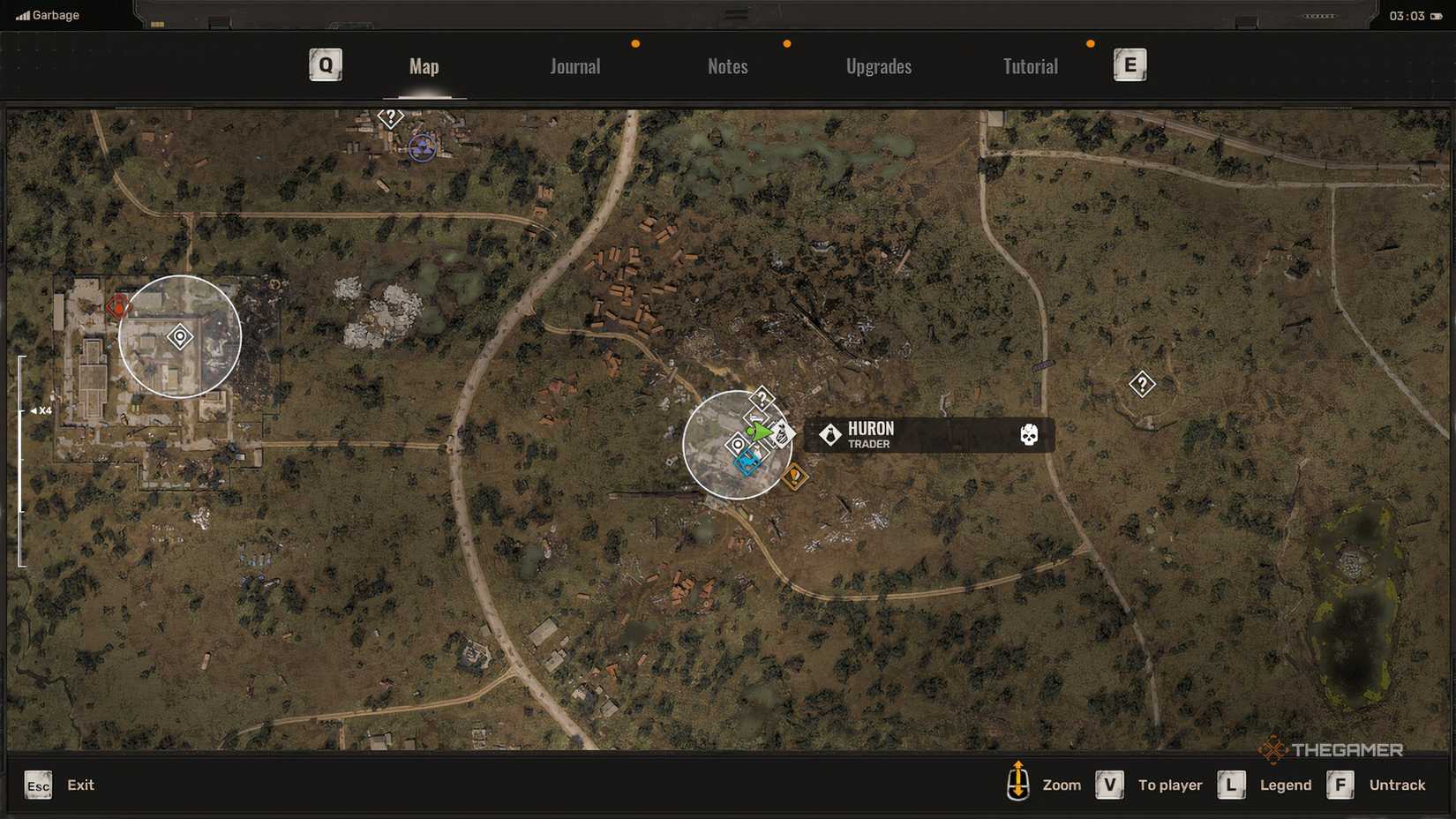Click the yellow exclamation mission marker

[x=795, y=477]
